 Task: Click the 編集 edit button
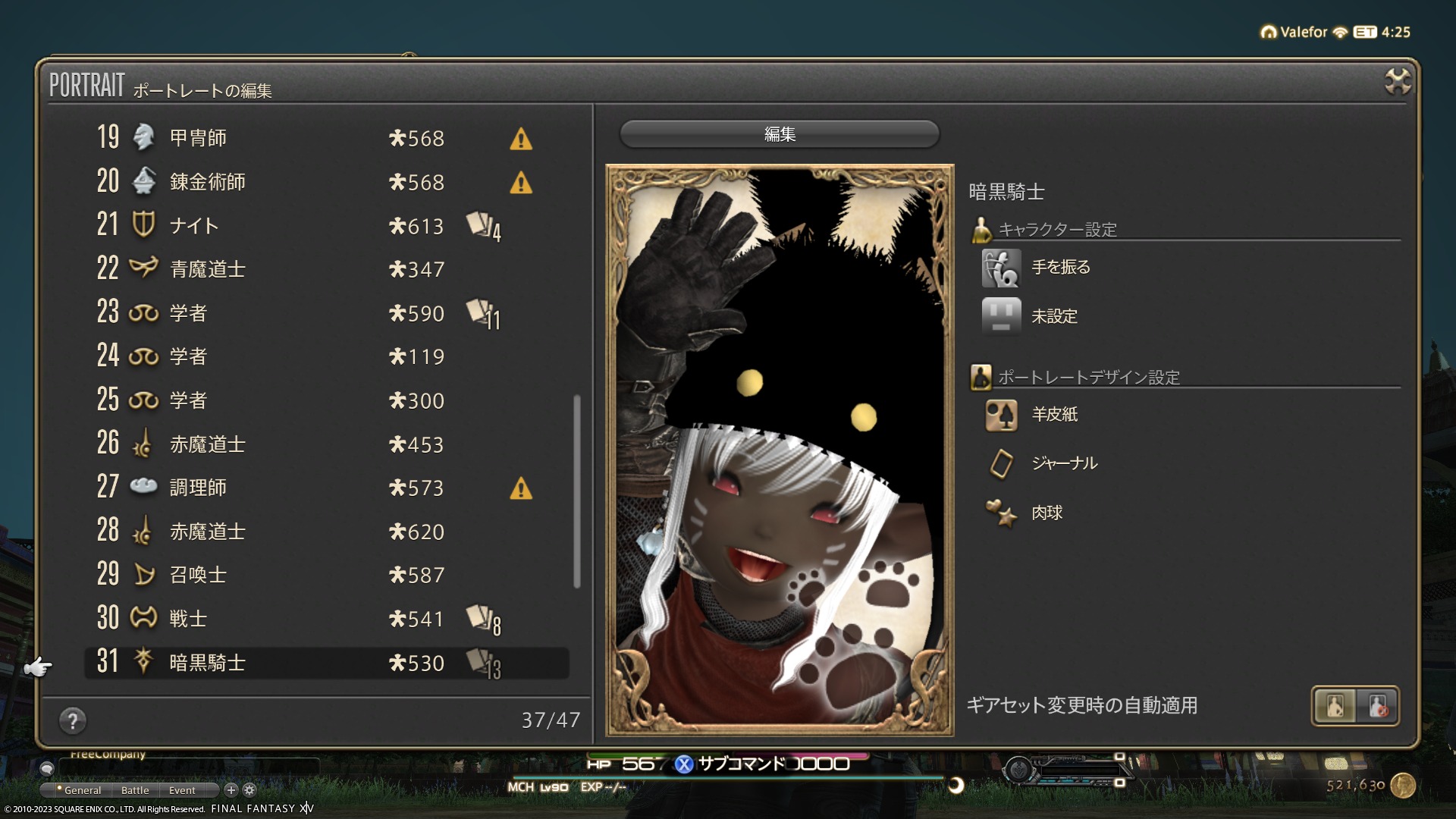tap(780, 134)
